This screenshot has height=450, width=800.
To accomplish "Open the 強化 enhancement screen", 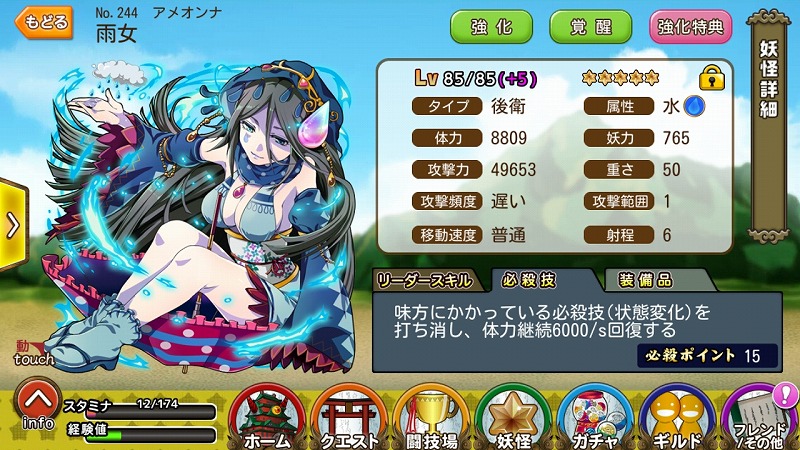I will (x=492, y=27).
